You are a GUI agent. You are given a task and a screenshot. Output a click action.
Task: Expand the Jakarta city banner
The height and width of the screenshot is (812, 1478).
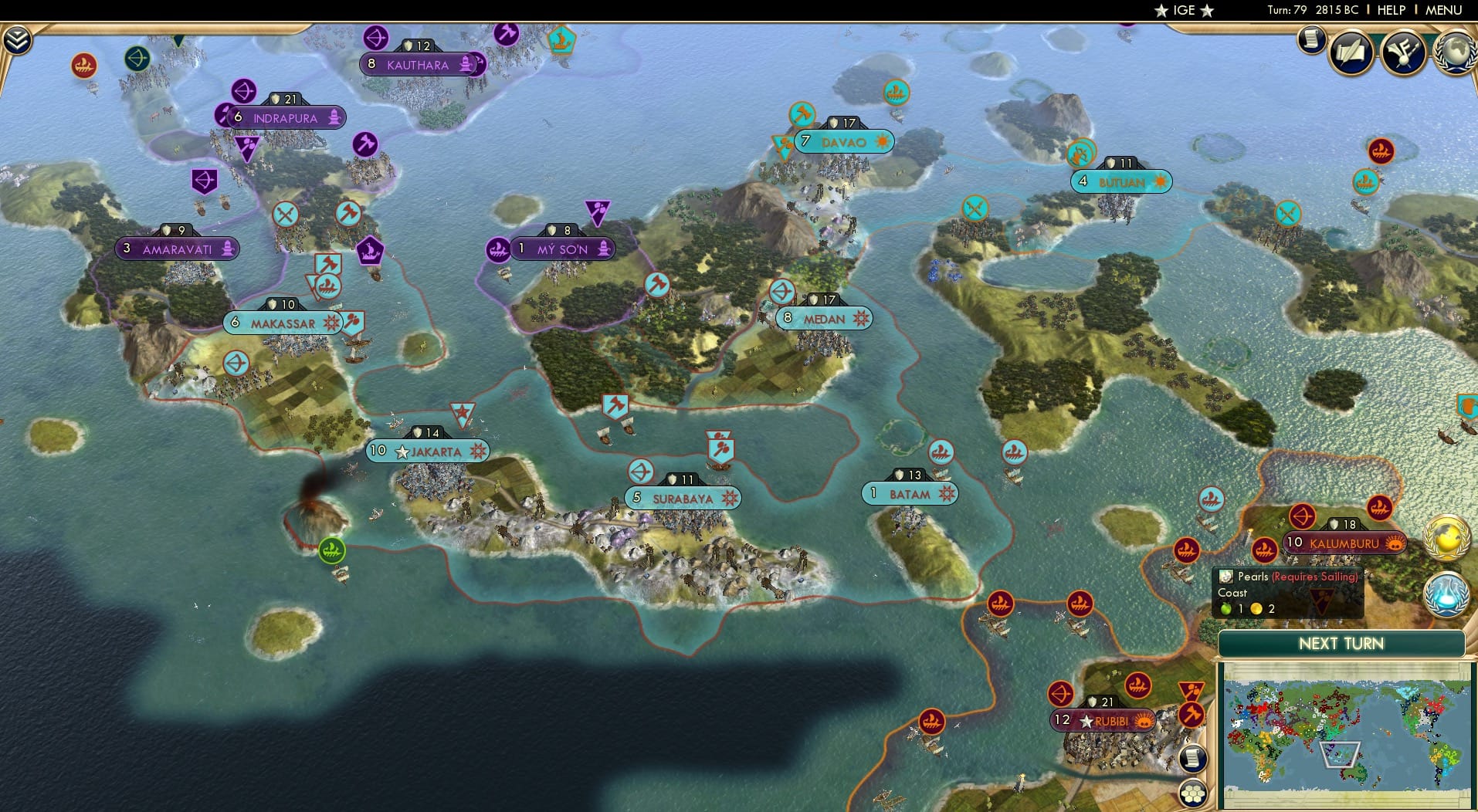pyautogui.click(x=429, y=450)
